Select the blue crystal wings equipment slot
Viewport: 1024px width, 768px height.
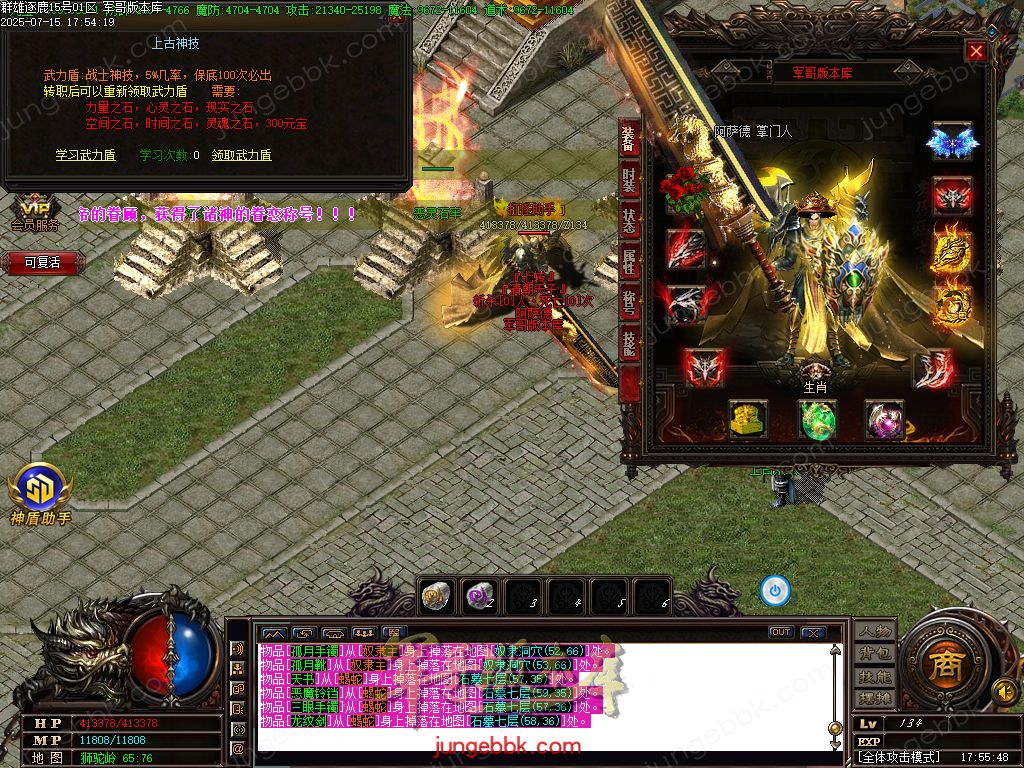pyautogui.click(x=951, y=143)
